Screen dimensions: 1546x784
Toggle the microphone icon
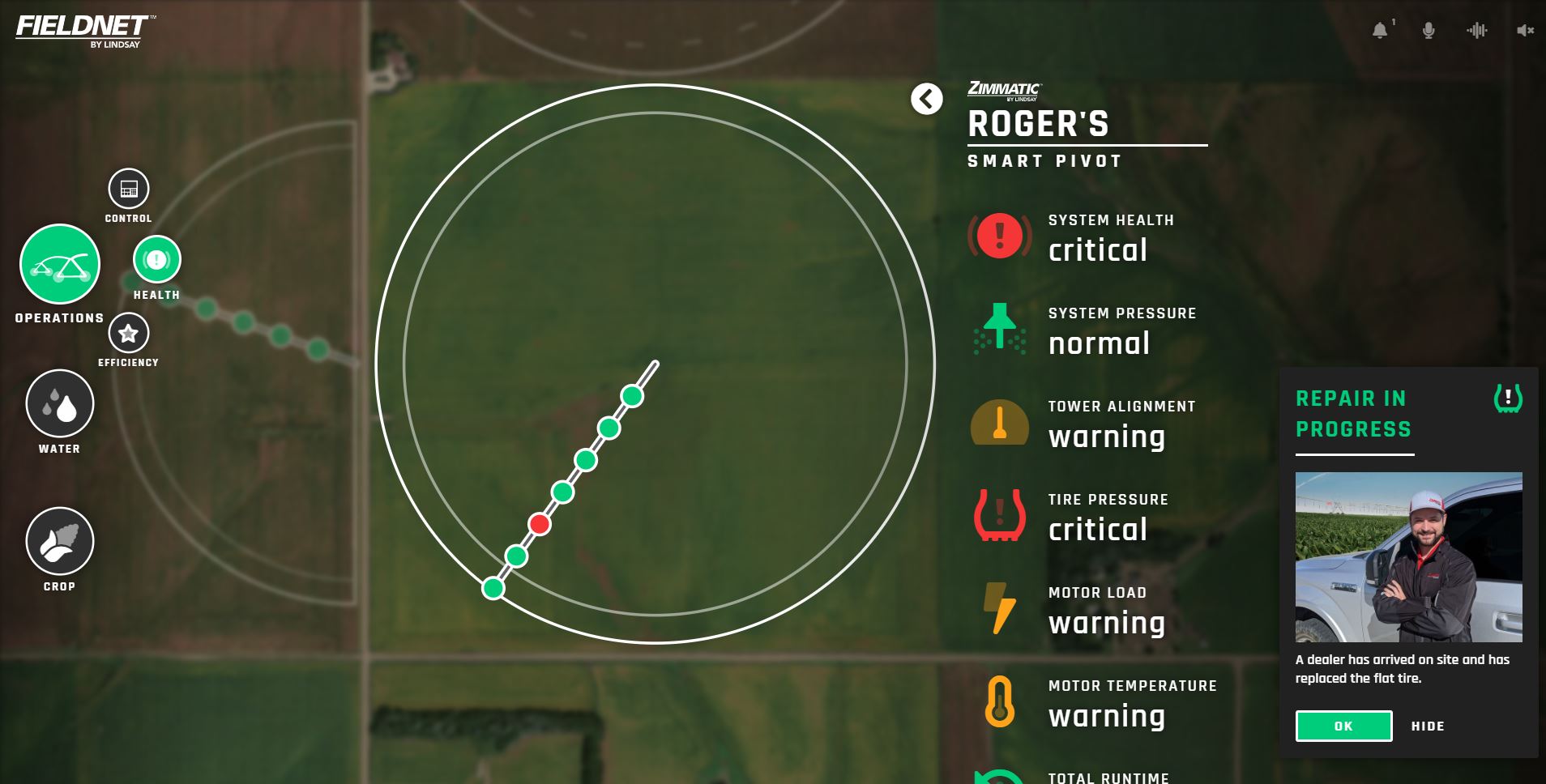[x=1429, y=31]
